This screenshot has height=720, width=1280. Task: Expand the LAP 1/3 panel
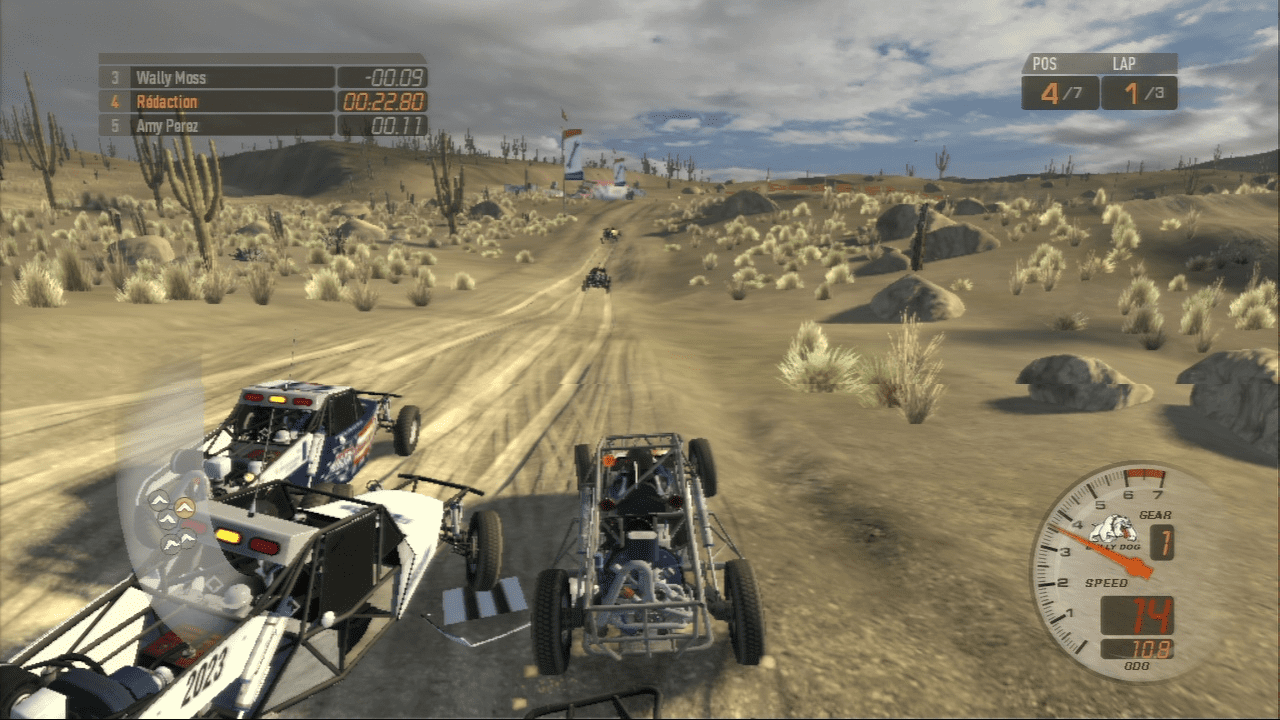pos(1141,93)
